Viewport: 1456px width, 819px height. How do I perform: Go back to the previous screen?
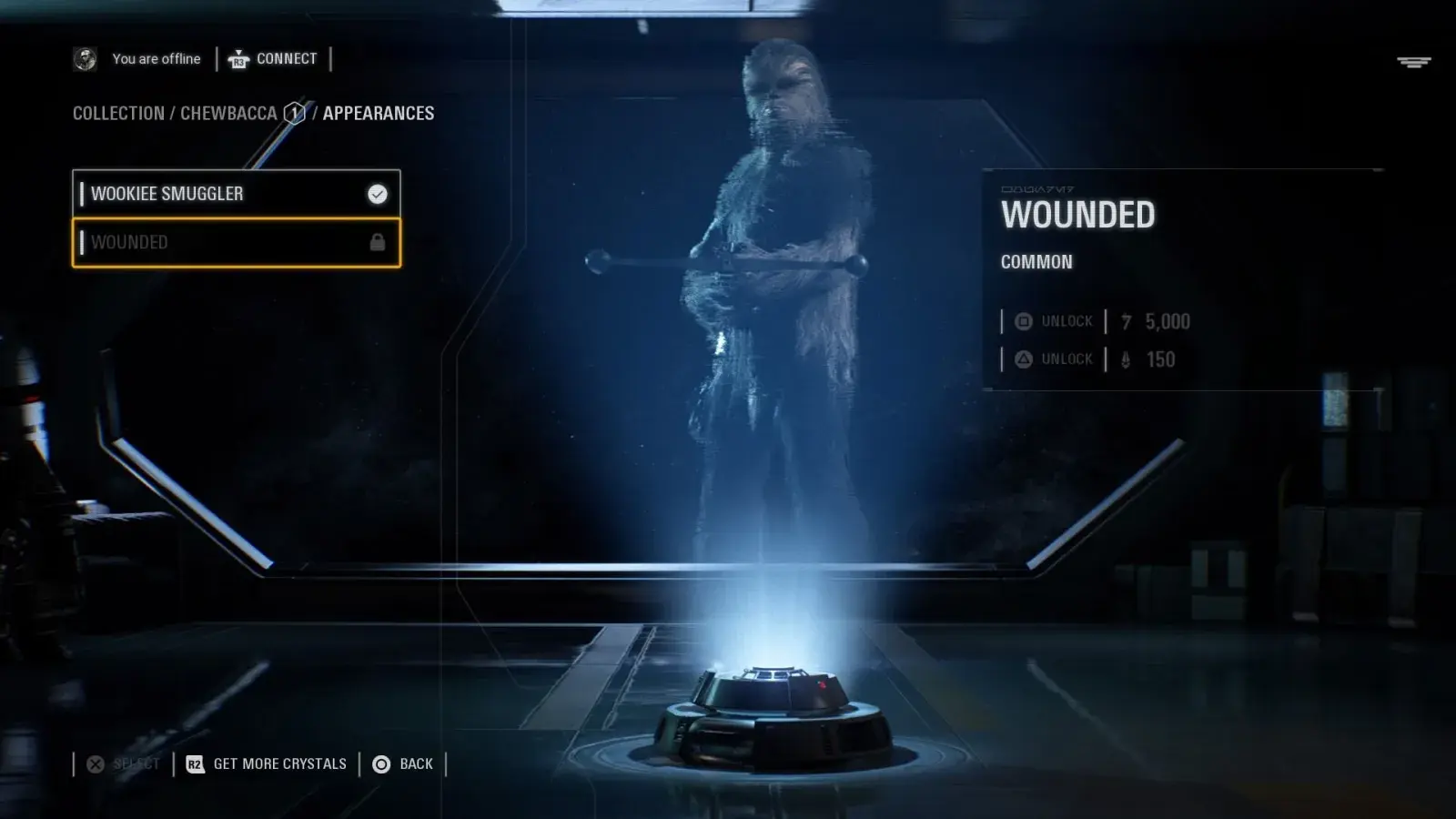coord(403,764)
